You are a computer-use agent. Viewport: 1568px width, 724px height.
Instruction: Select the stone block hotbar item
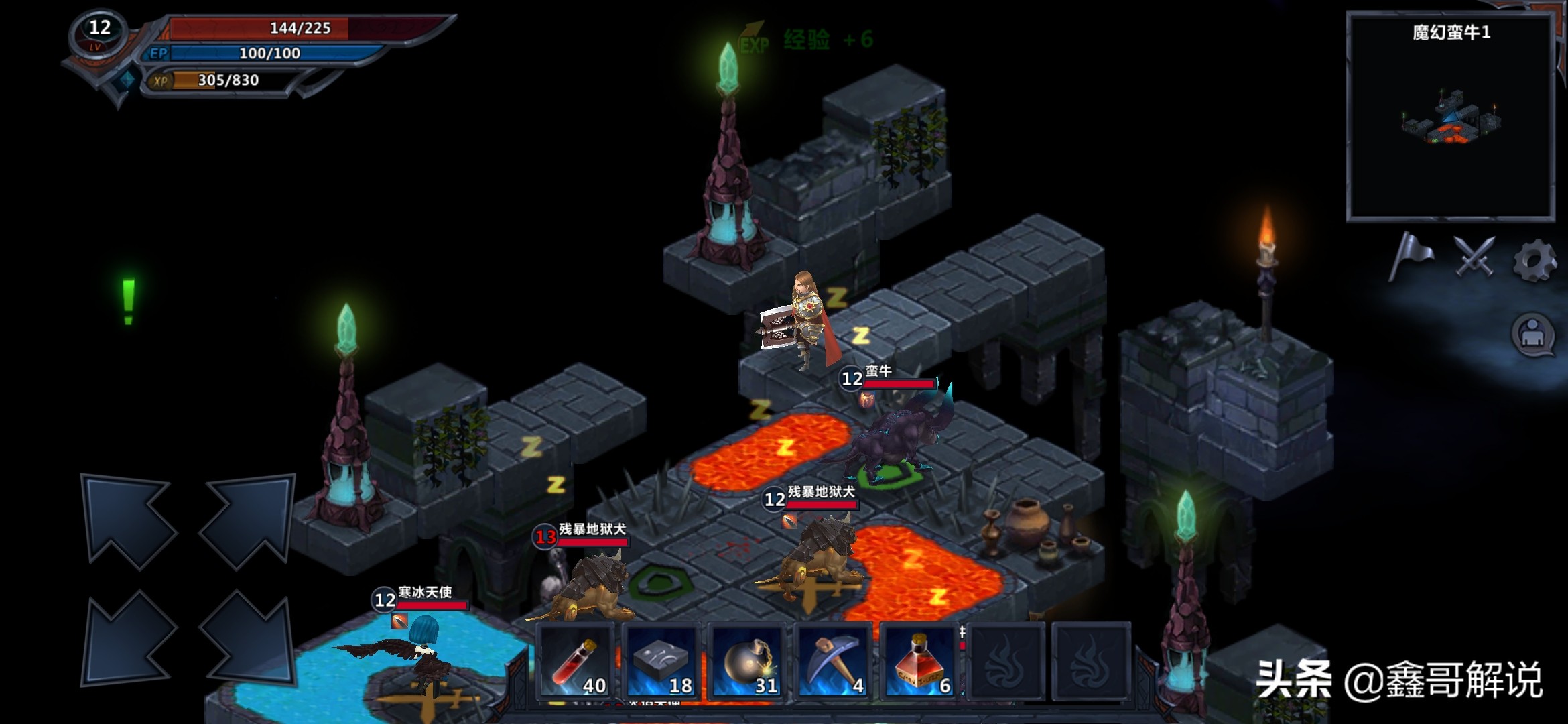(x=661, y=662)
